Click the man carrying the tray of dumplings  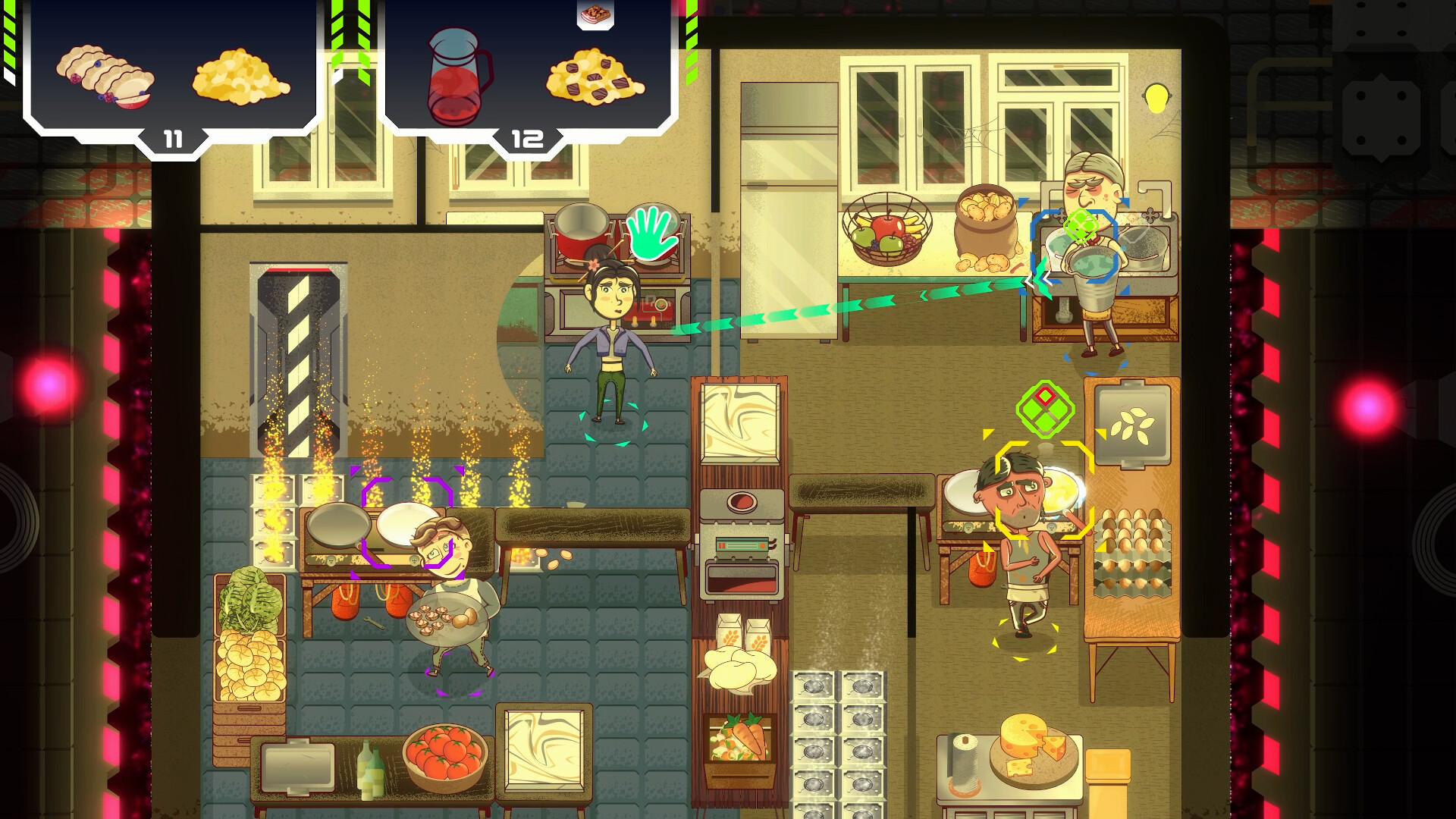[447, 599]
